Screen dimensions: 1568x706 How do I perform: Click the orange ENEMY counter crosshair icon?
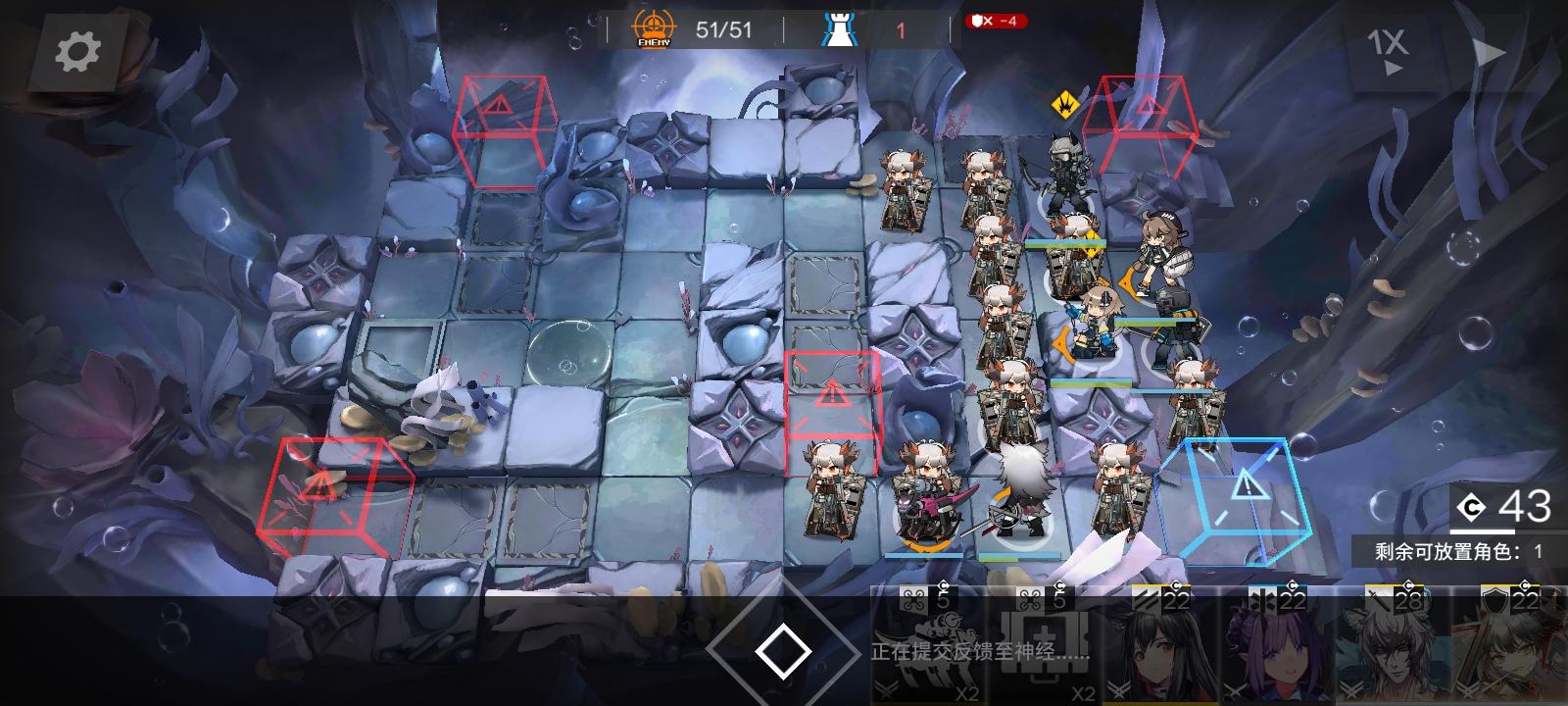coord(652,28)
